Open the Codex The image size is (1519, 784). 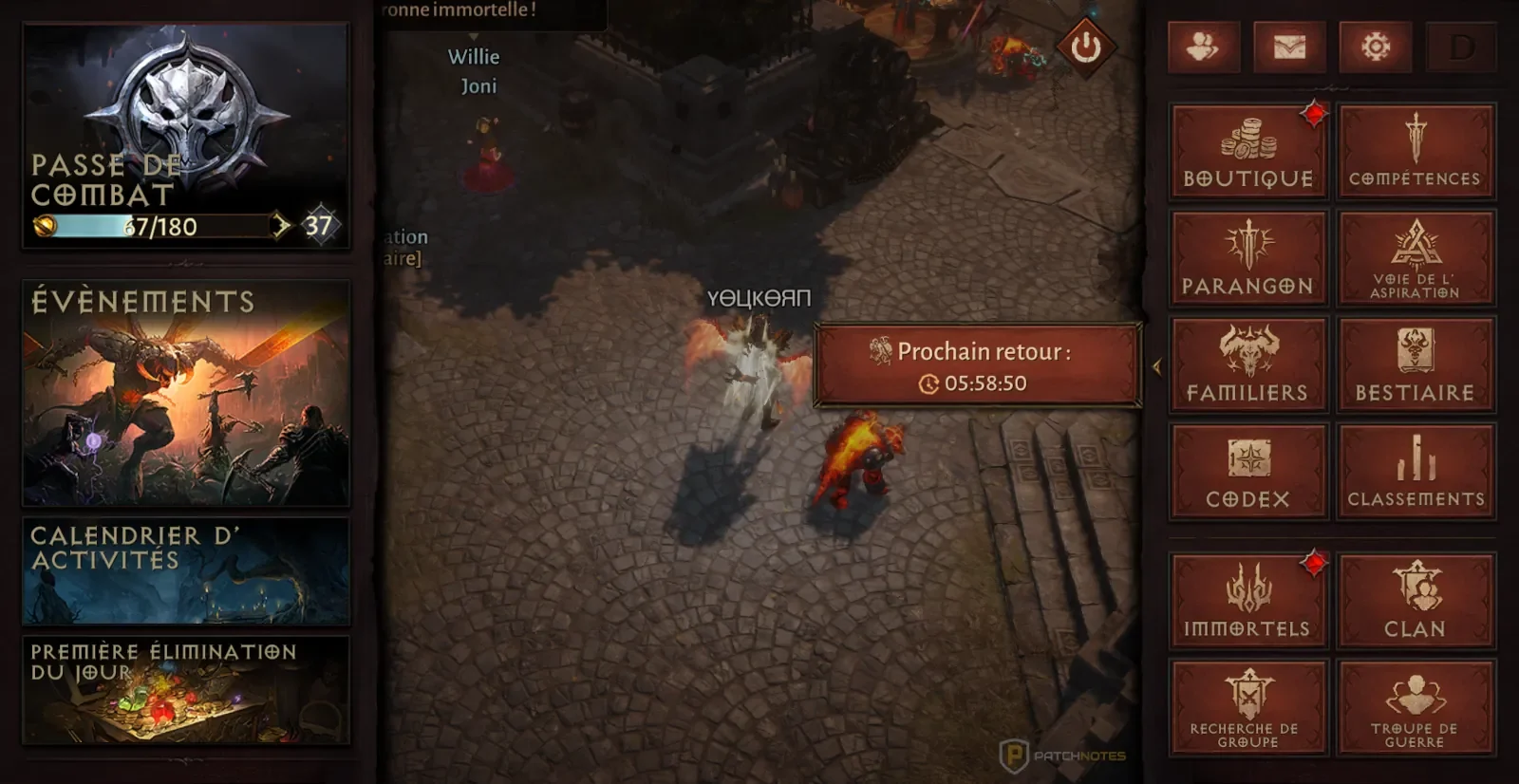coord(1247,472)
